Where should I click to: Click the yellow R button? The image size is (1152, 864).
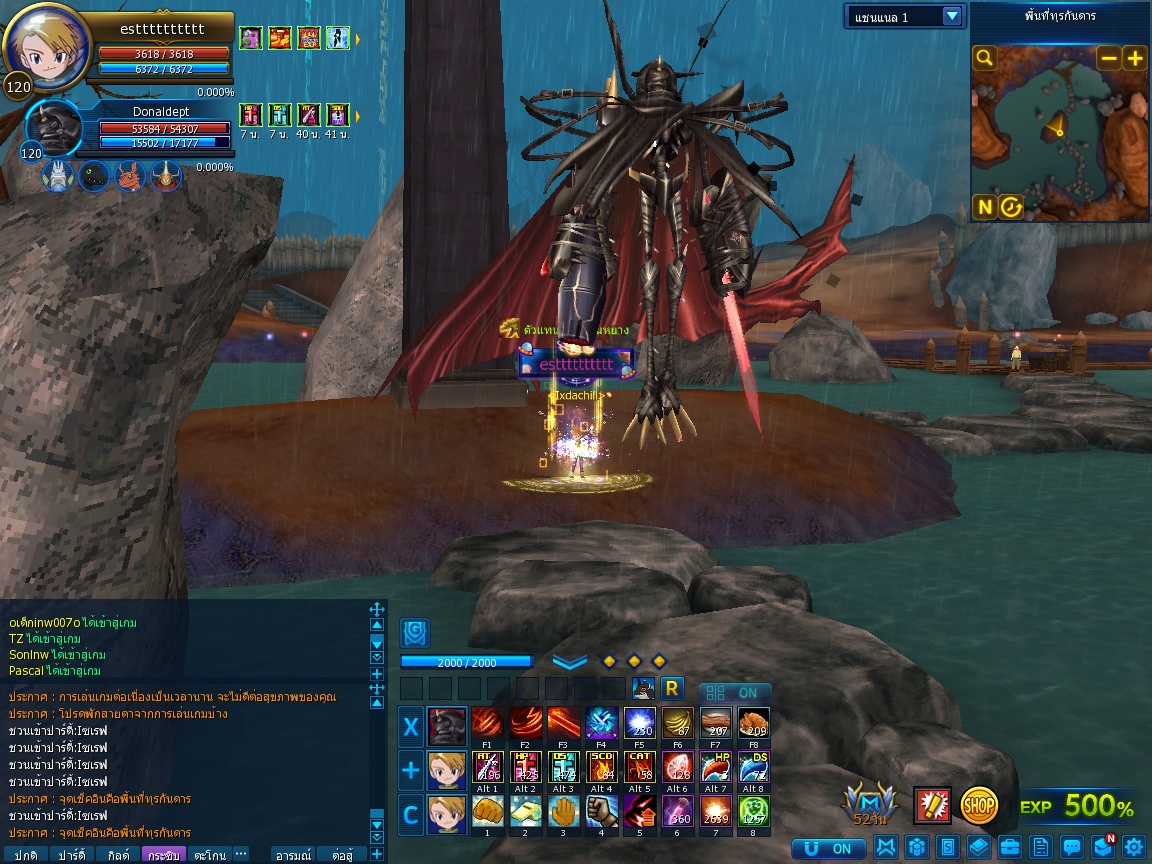tap(672, 688)
